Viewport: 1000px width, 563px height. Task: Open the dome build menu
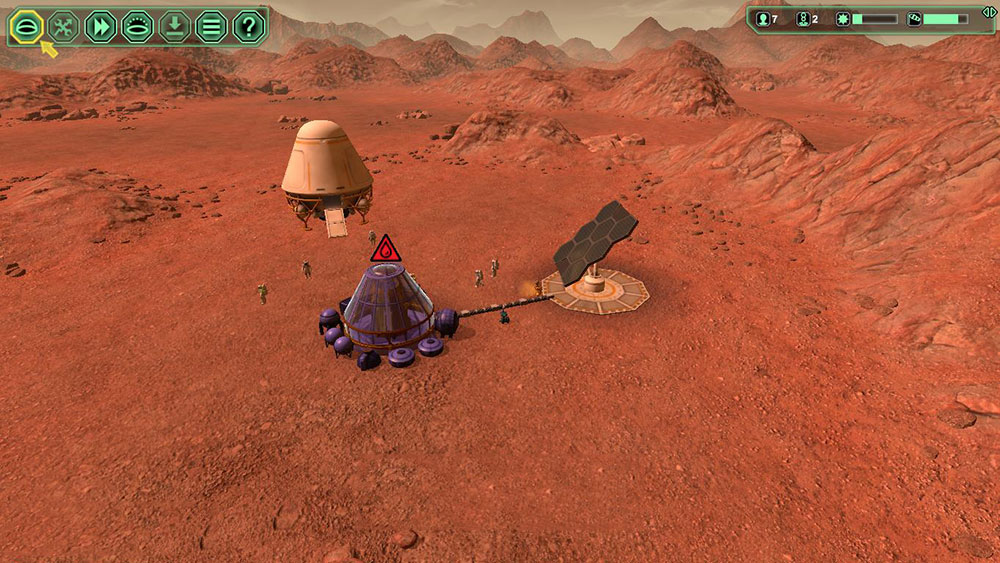point(25,26)
